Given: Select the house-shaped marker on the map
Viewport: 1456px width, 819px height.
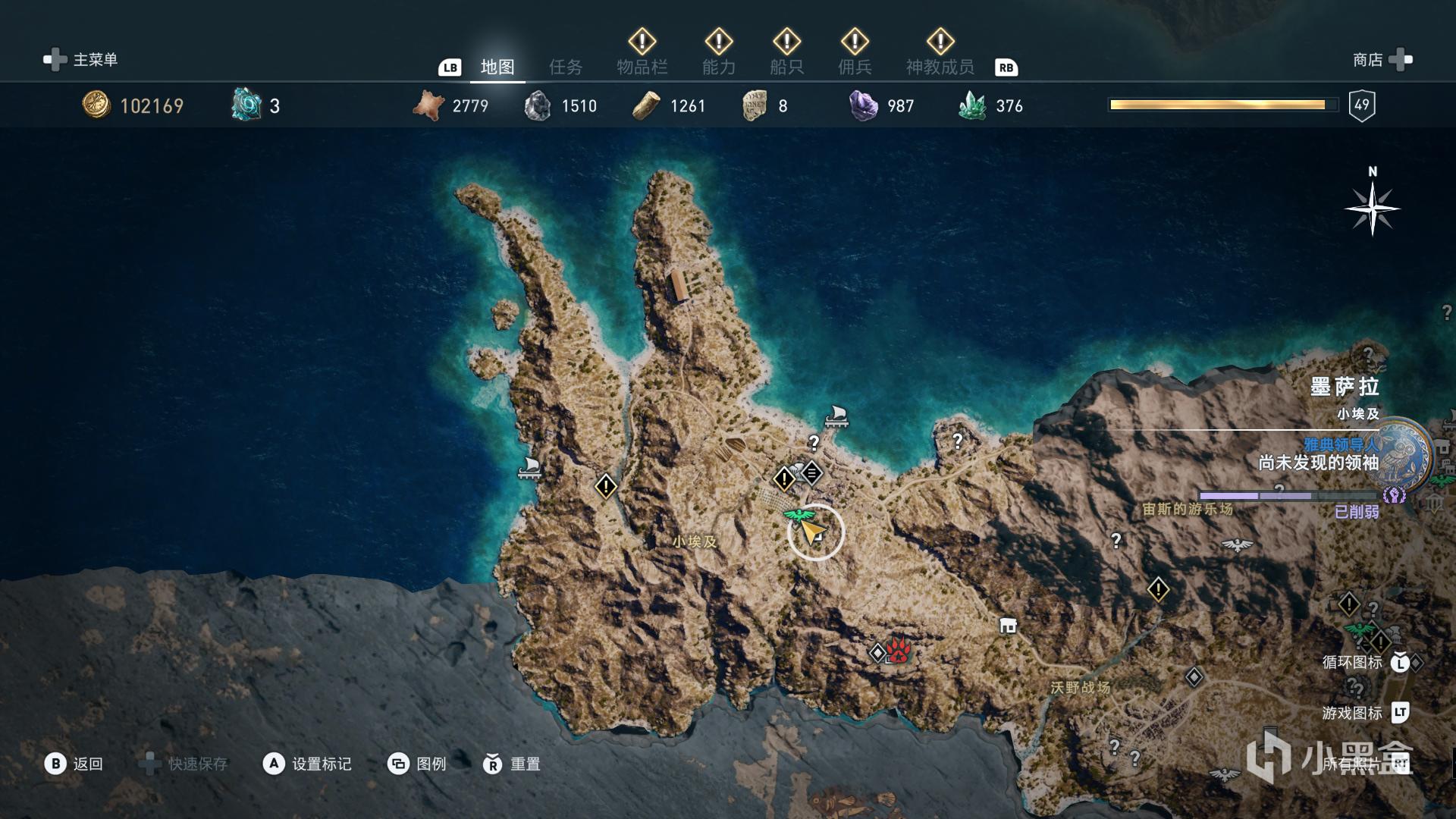Looking at the screenshot, I should pyautogui.click(x=1008, y=626).
